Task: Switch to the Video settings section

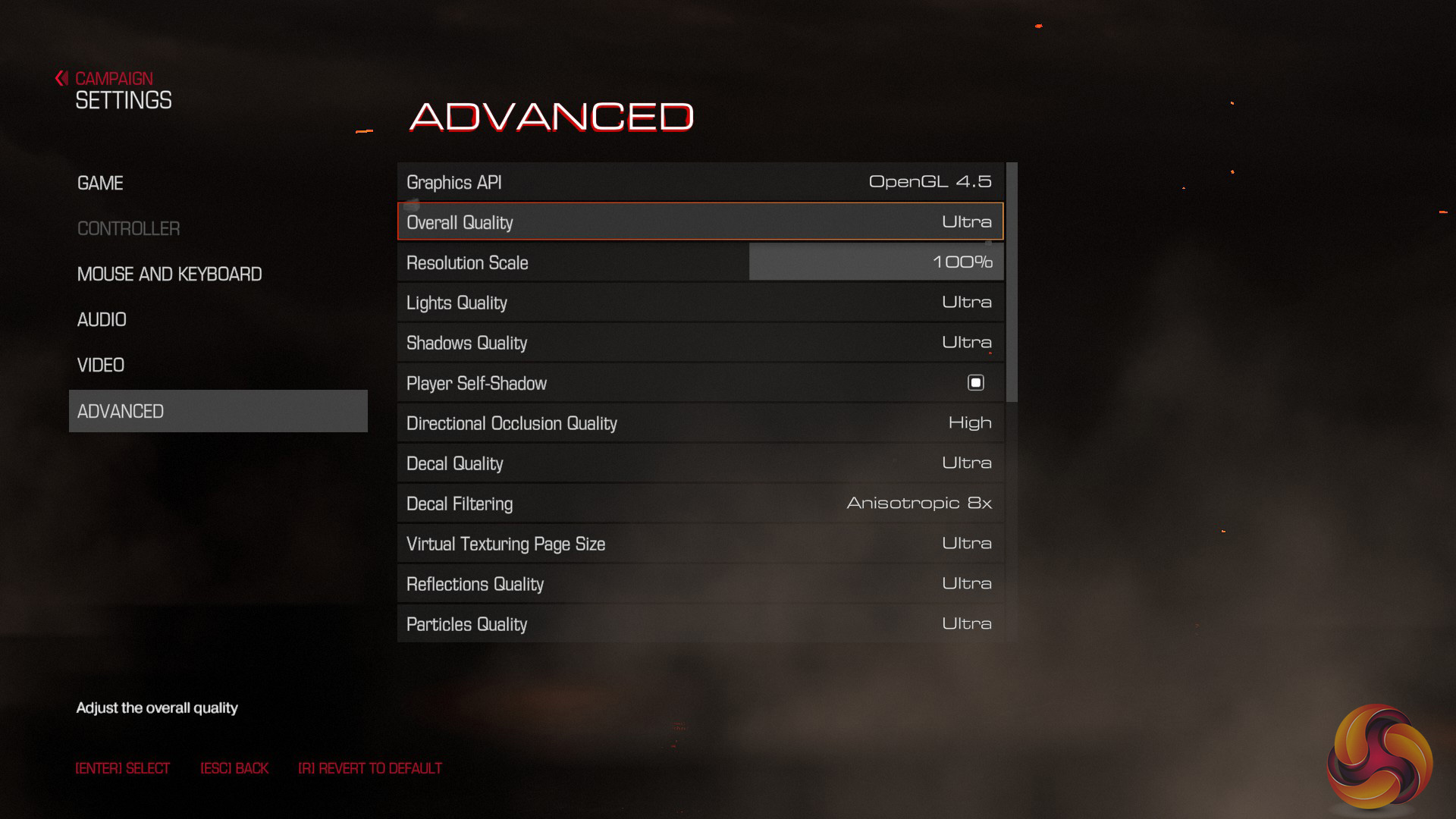Action: (101, 366)
